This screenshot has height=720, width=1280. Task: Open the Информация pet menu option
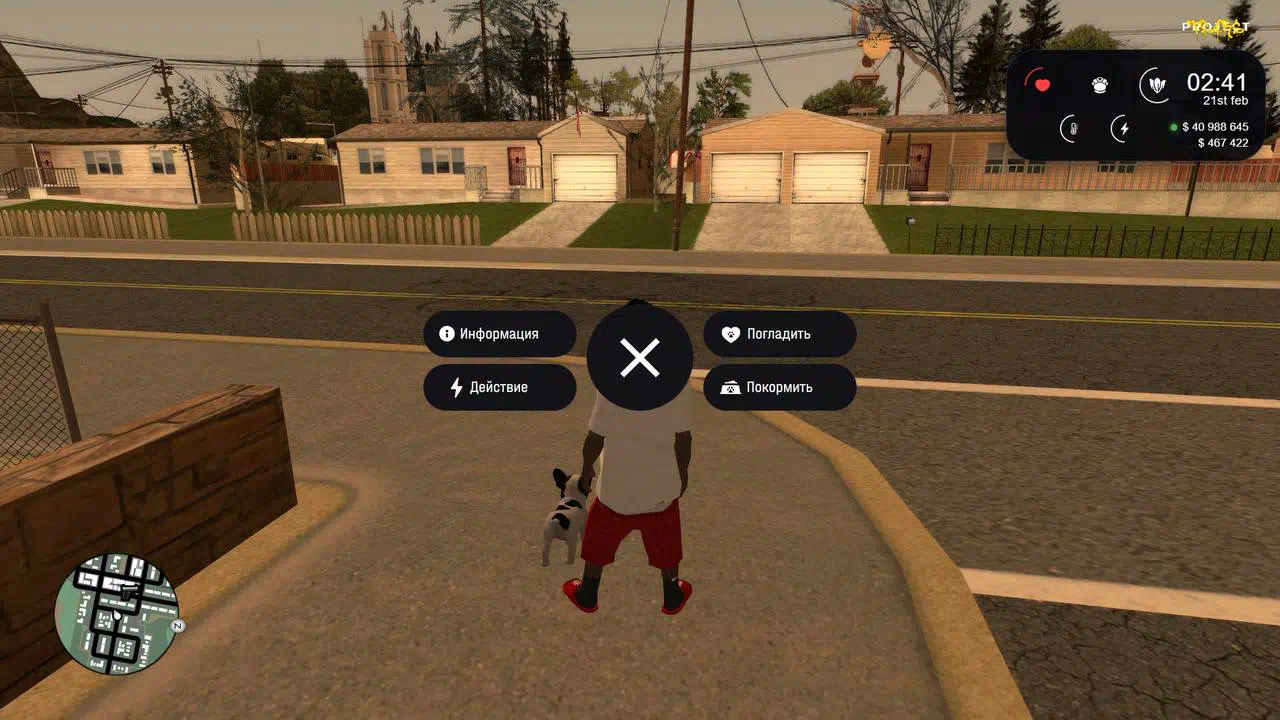(x=499, y=334)
